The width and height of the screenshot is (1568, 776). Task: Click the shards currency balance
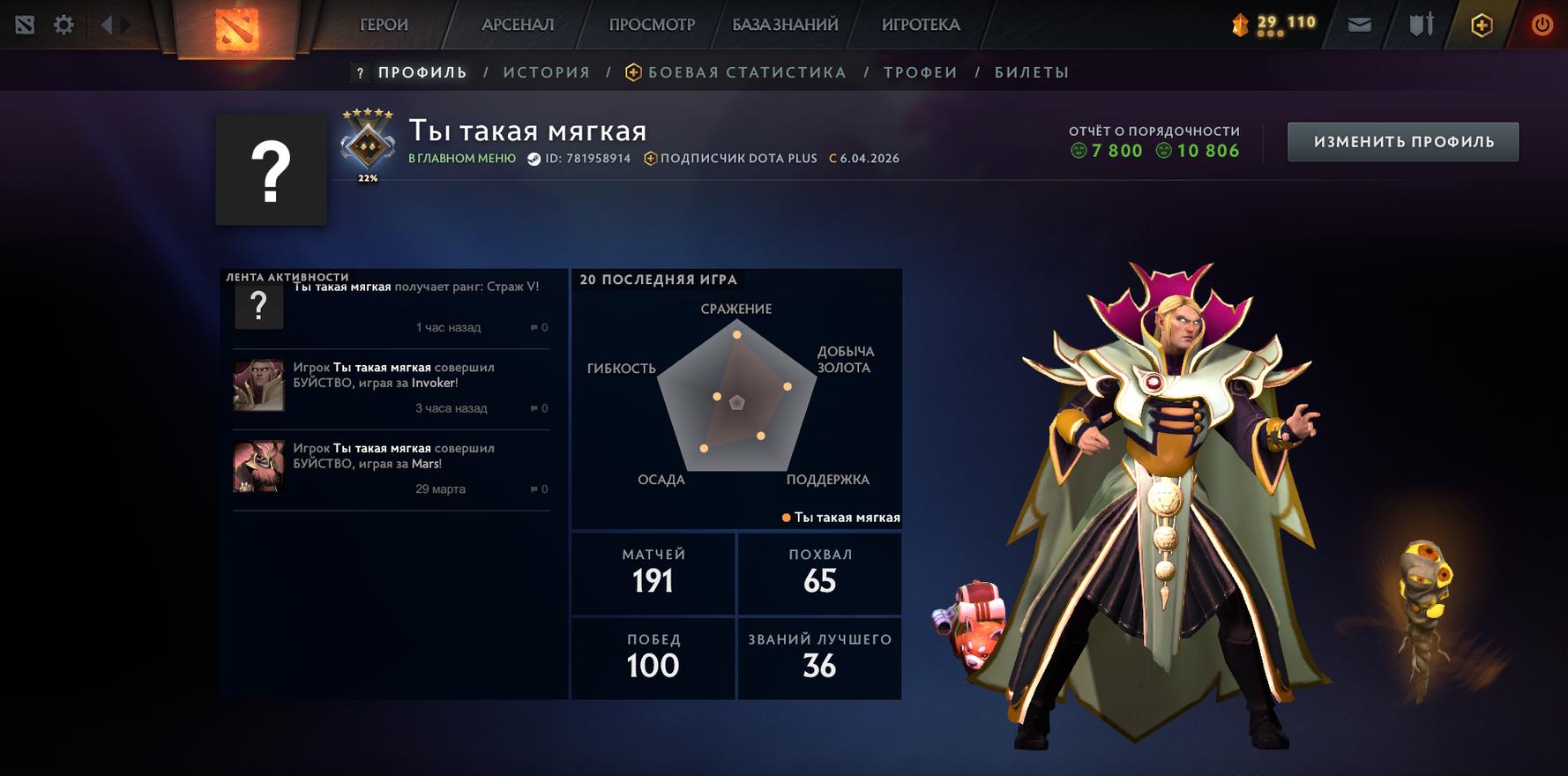(x=1274, y=24)
